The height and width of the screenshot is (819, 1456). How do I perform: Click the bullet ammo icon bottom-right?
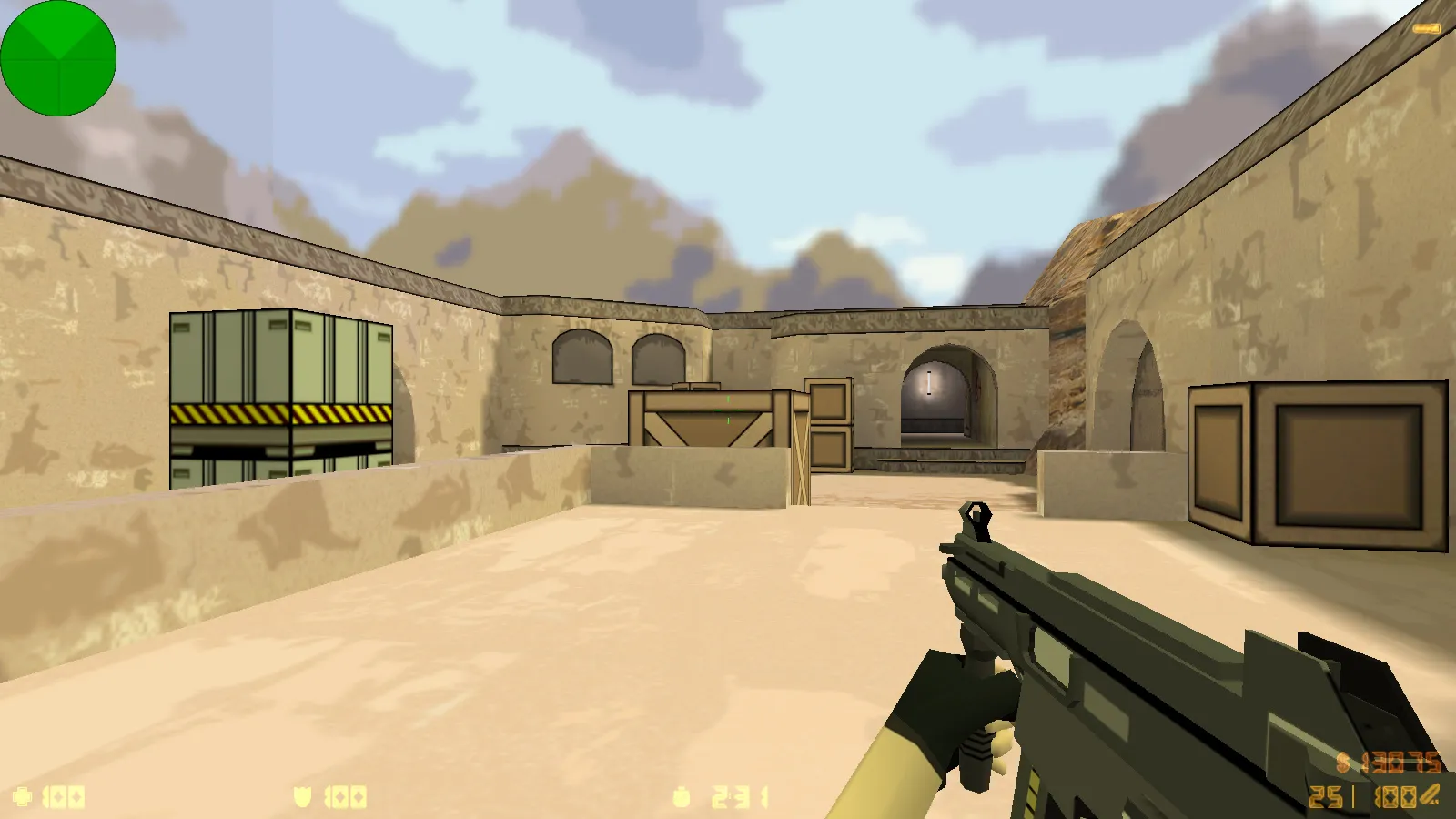point(1431,794)
